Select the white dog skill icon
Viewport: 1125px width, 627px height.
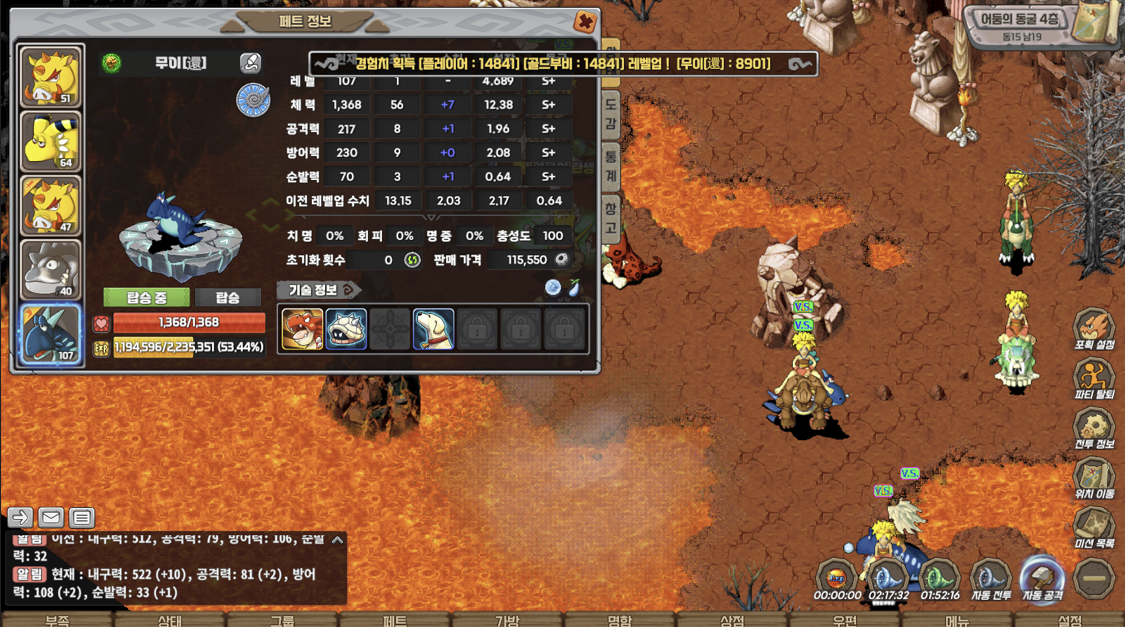(x=434, y=329)
